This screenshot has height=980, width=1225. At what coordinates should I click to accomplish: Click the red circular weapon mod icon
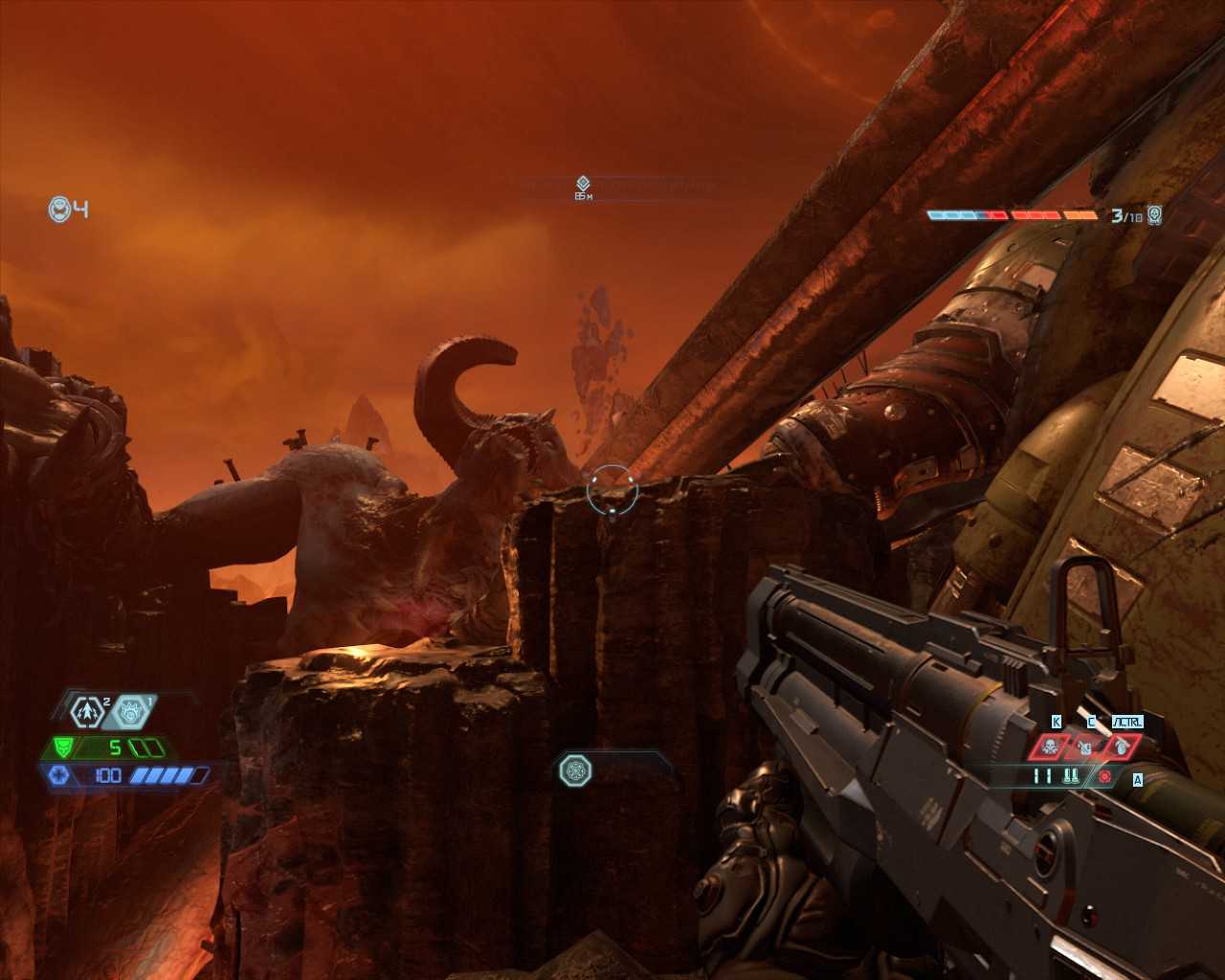coord(1105,776)
